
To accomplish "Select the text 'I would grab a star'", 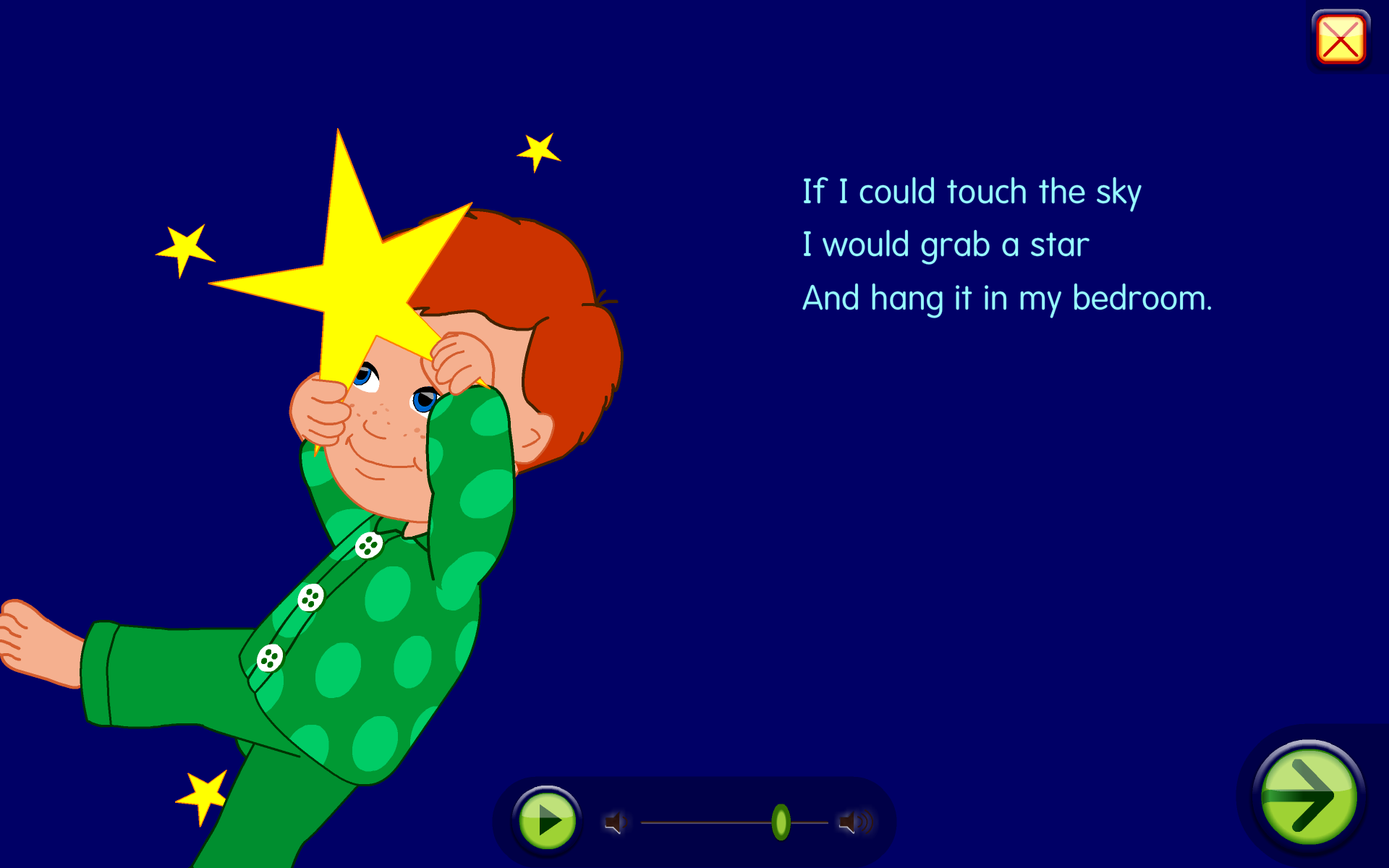I will point(946,244).
